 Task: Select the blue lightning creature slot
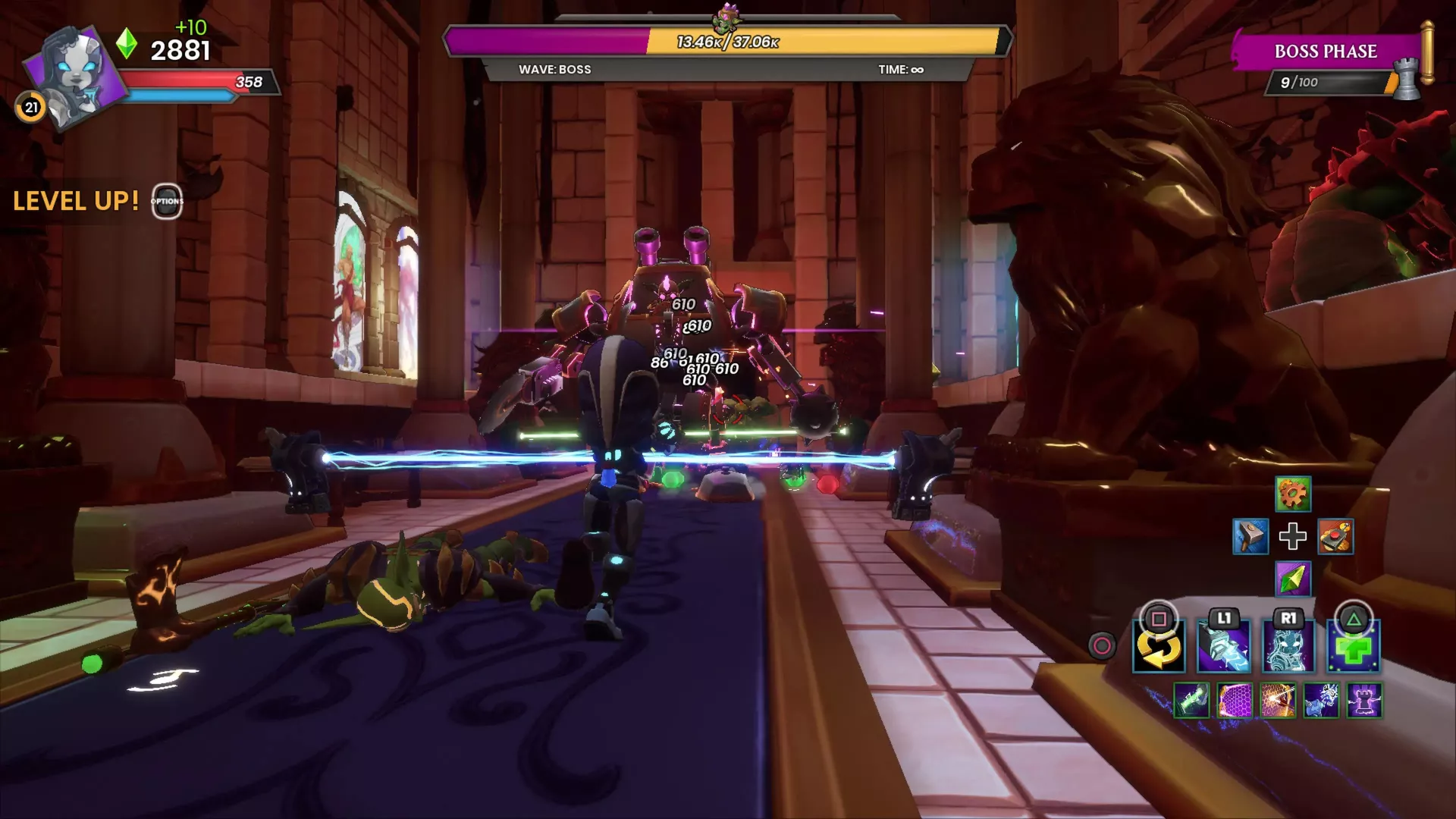point(1321,700)
